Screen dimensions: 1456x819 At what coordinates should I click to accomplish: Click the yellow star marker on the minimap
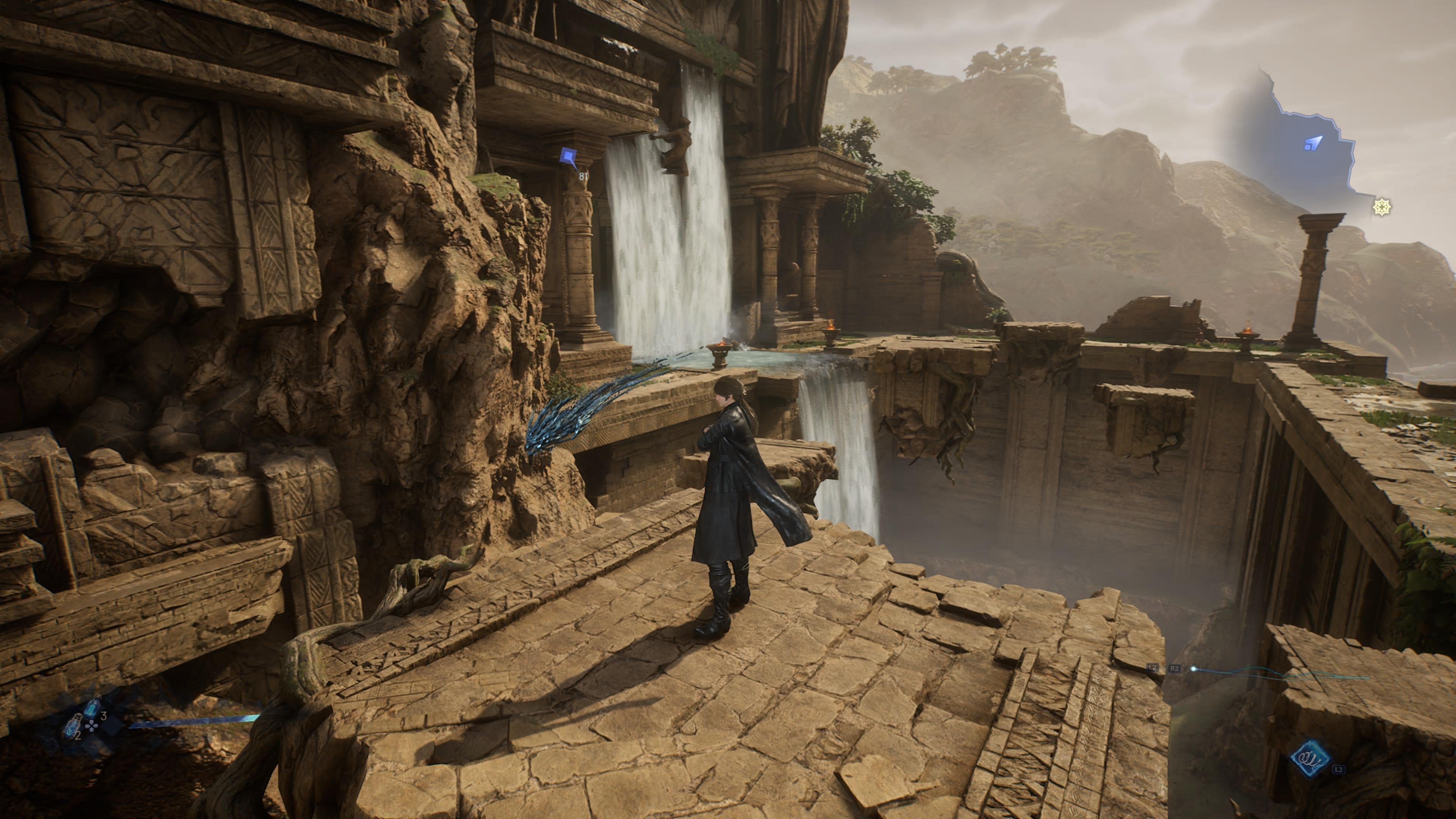coord(1381,207)
